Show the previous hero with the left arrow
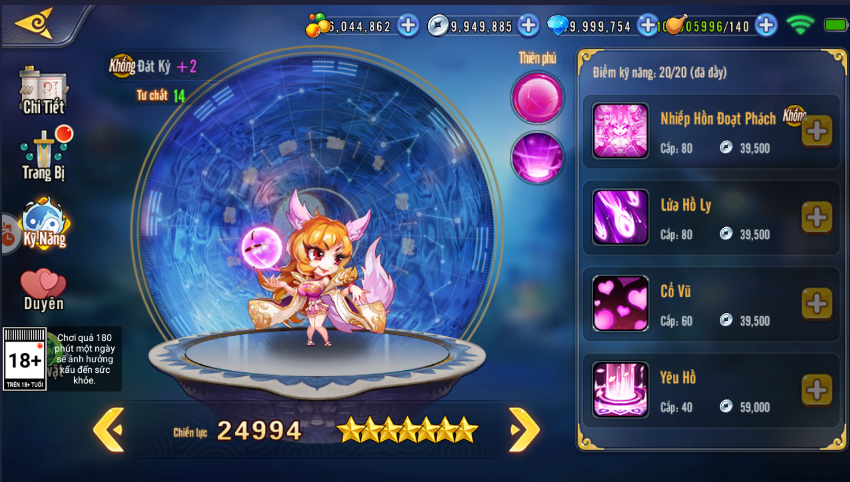This screenshot has height=482, width=850. point(108,430)
